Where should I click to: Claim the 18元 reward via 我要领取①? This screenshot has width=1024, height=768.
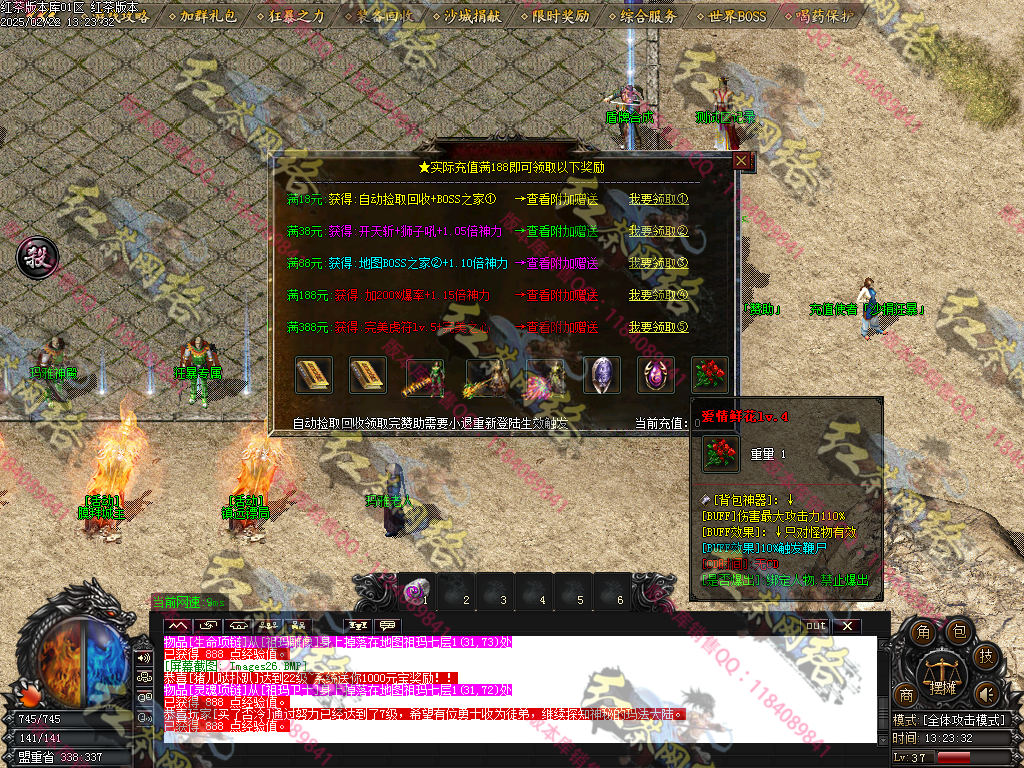[659, 198]
